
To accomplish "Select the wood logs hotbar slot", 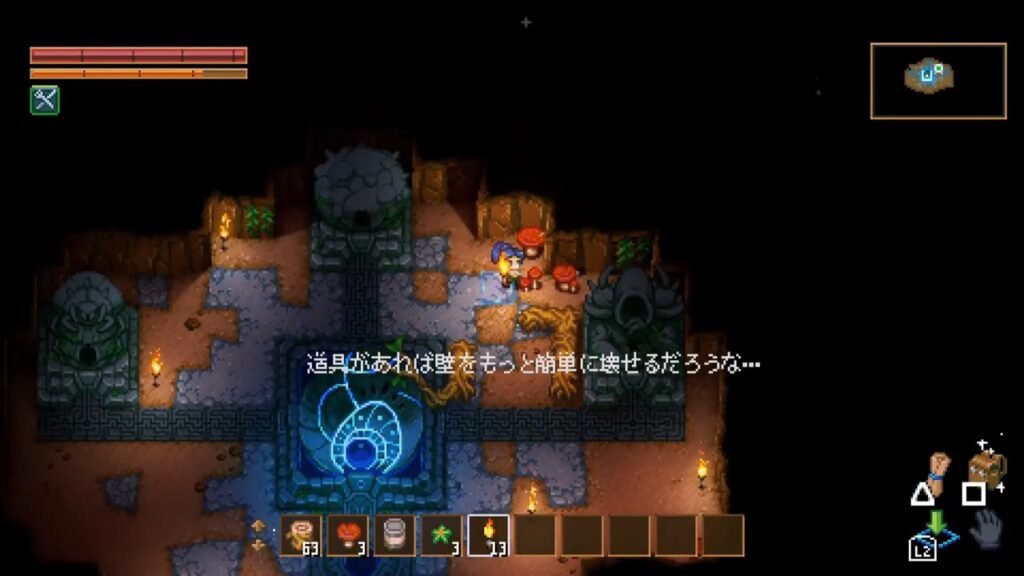I will [301, 535].
